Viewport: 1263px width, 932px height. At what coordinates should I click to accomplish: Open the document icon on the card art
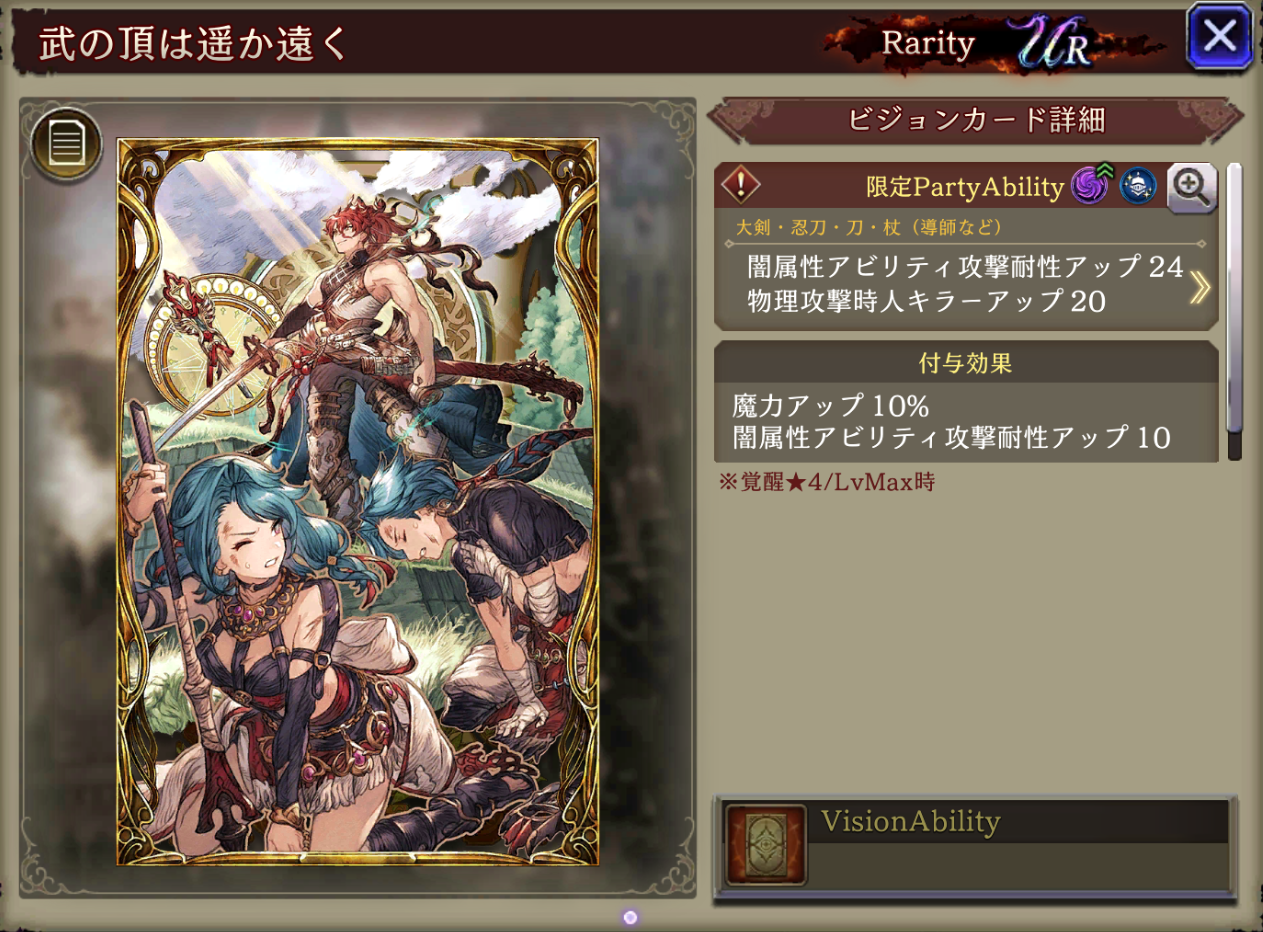point(66,145)
